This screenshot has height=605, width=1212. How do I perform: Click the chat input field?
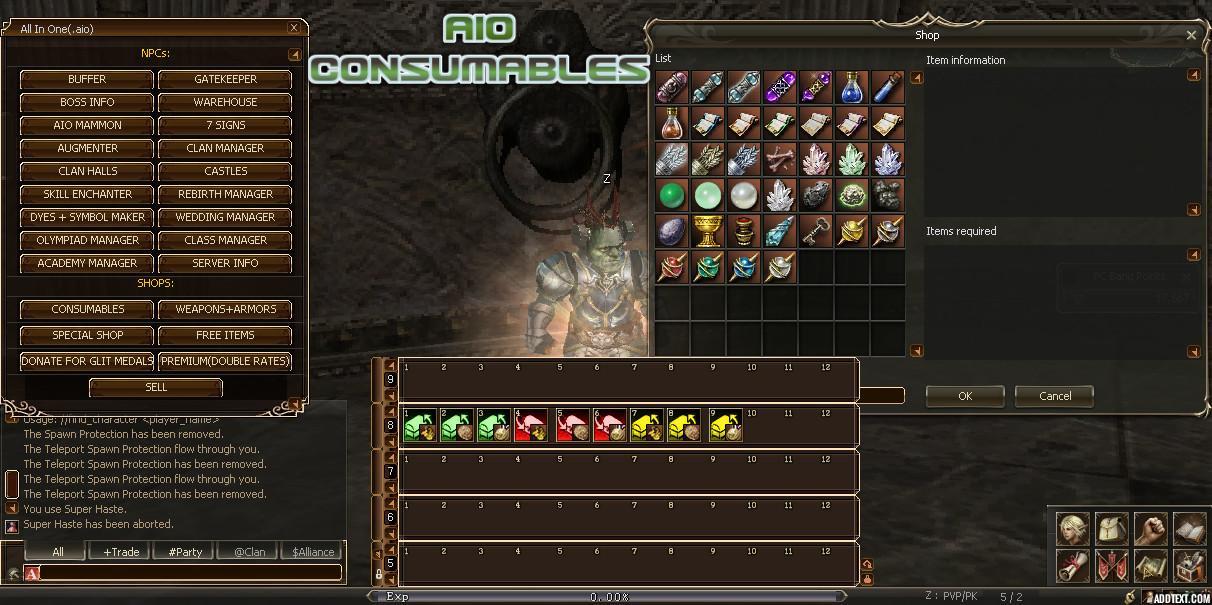click(190, 573)
